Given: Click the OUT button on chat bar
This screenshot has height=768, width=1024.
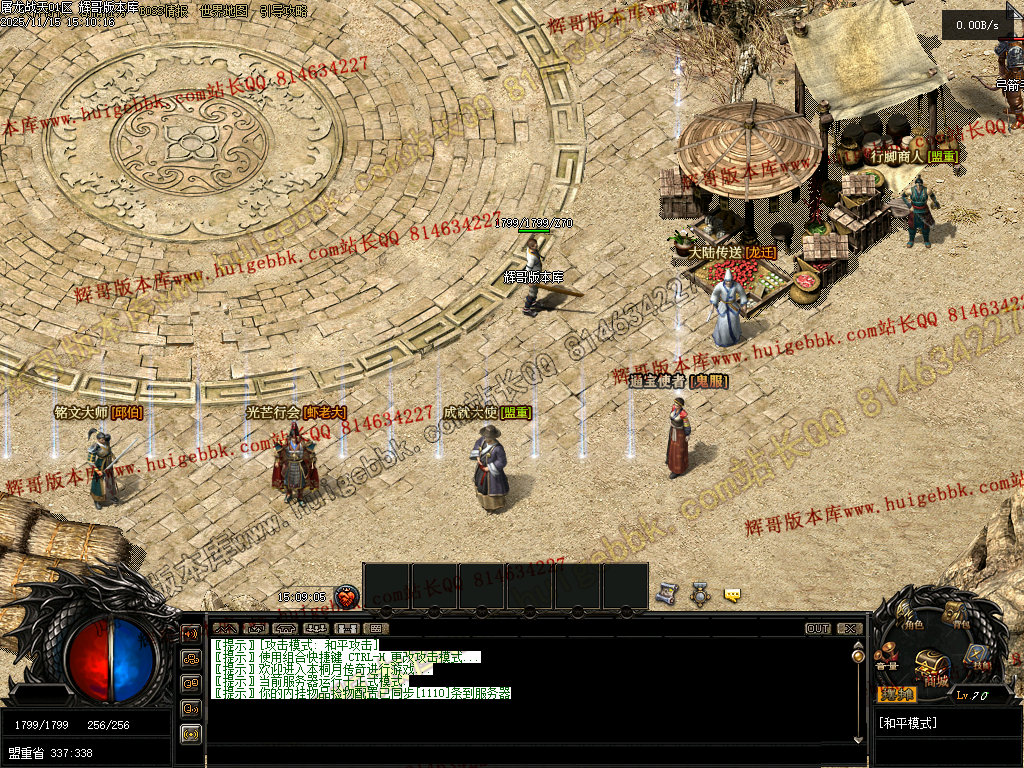Looking at the screenshot, I should [818, 629].
